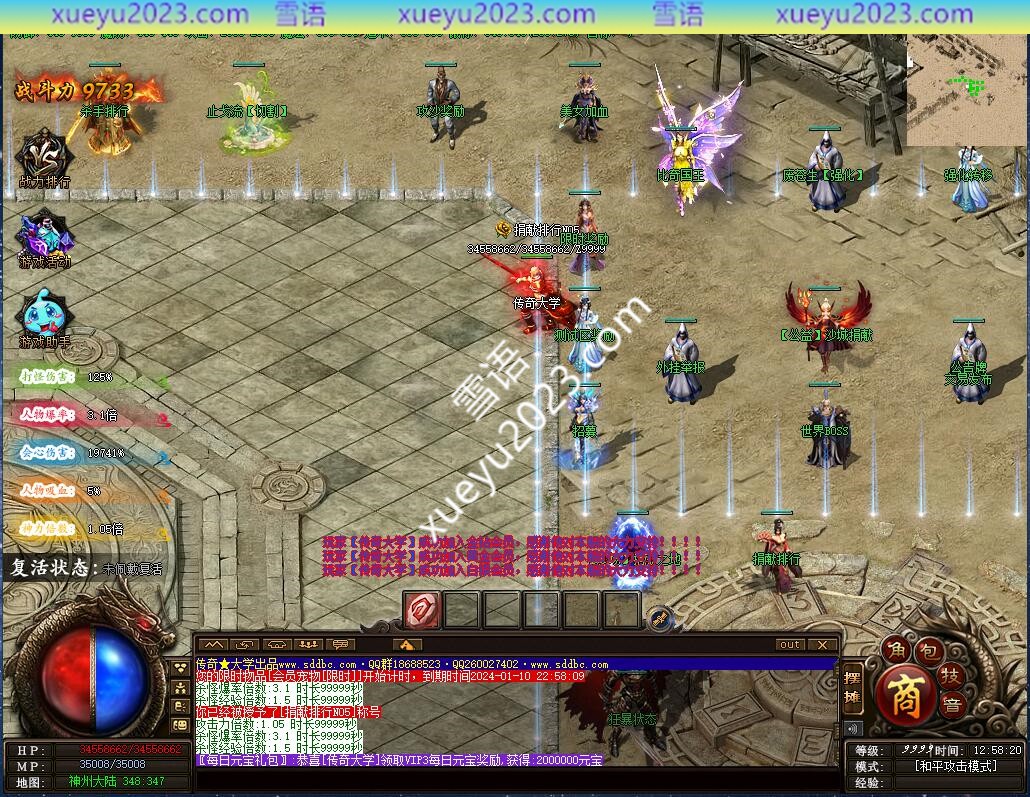Image resolution: width=1030 pixels, height=797 pixels.
Task: Open the 摆摊 stall button
Action: pyautogui.click(x=852, y=687)
